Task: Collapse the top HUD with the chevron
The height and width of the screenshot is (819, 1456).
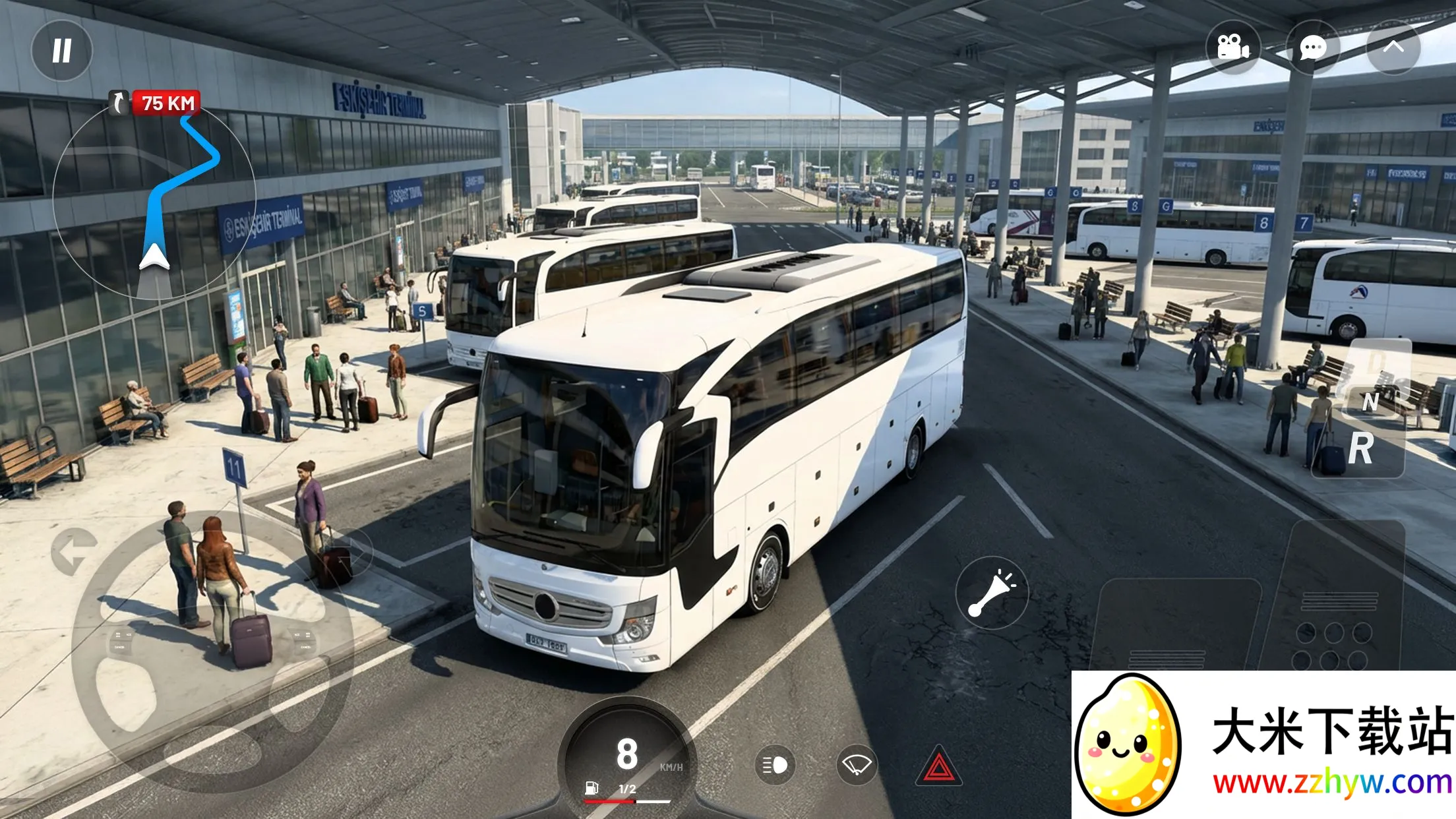Action: 1393,47
